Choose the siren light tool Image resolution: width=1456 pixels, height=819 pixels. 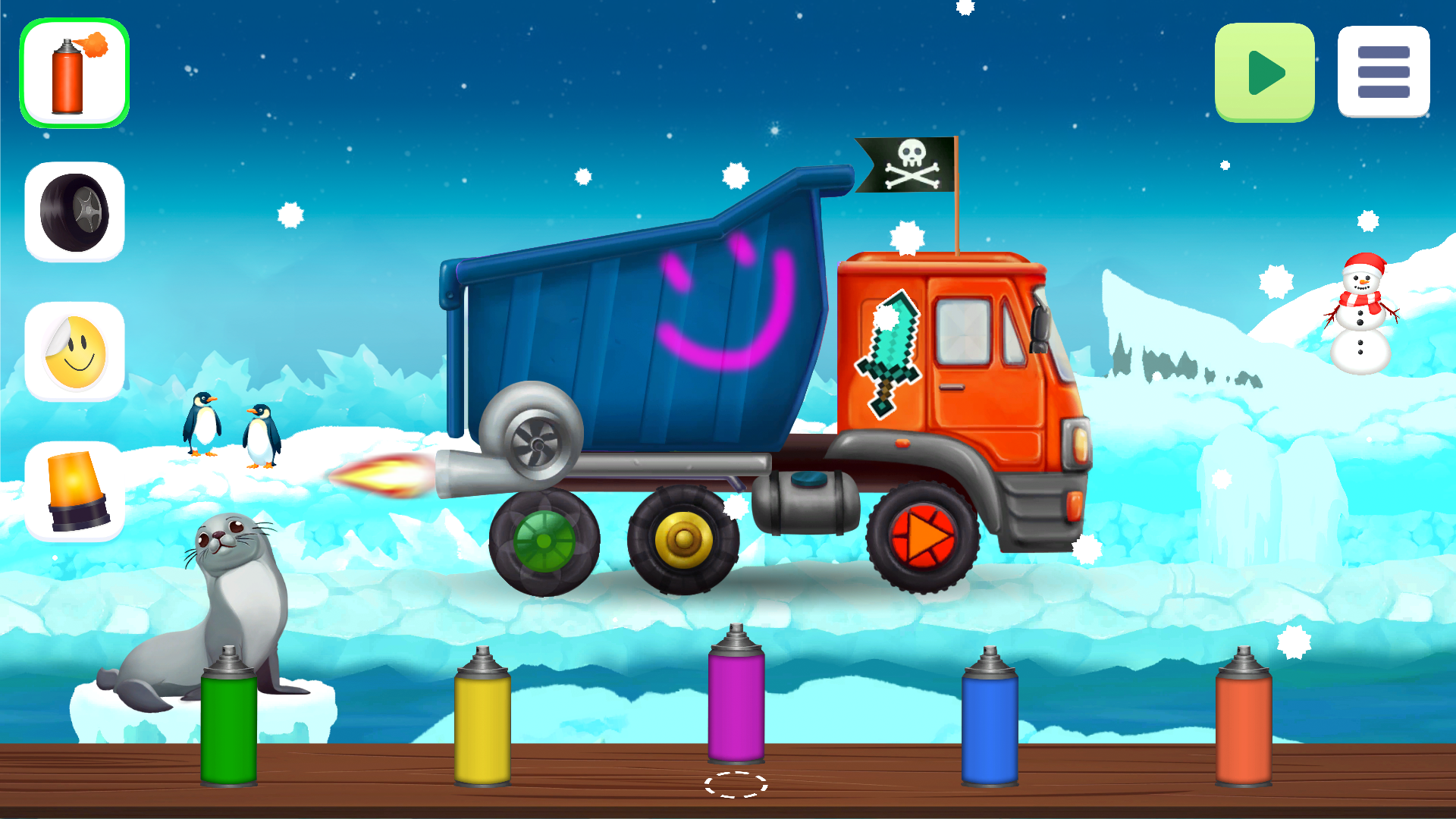pyautogui.click(x=74, y=491)
